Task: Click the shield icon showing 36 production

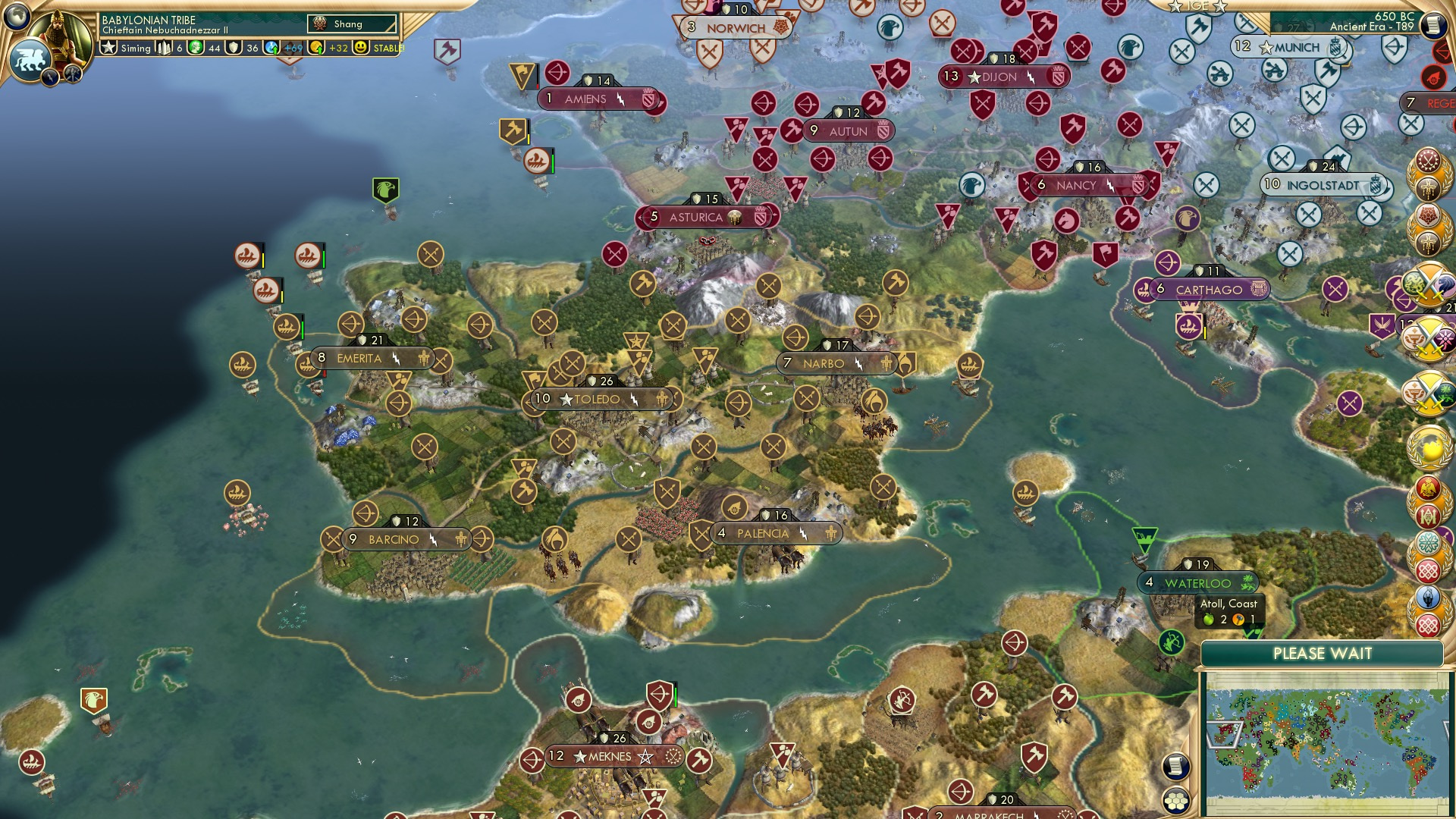Action: click(x=232, y=48)
